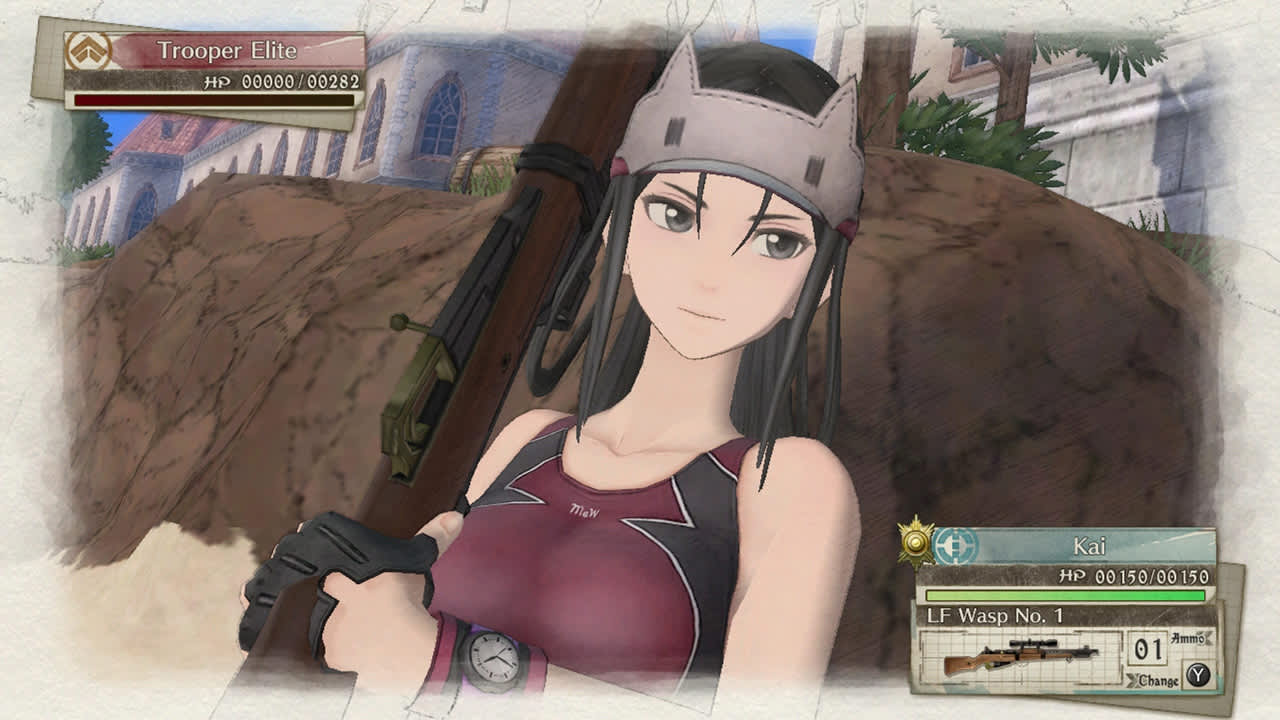Click the blue Sniper class emblem next to Kai
This screenshot has height=720, width=1280.
pyautogui.click(x=953, y=546)
